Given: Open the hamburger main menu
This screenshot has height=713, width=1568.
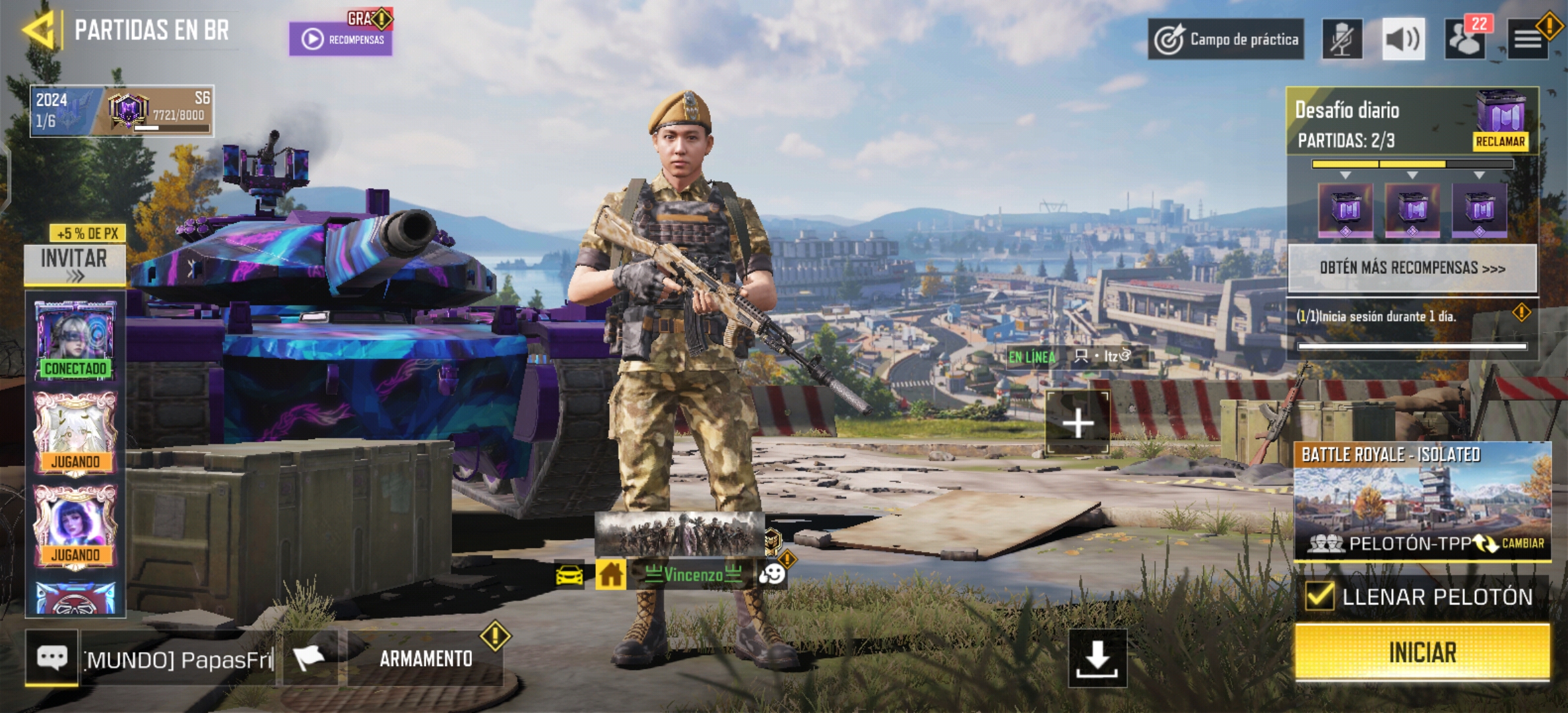Looking at the screenshot, I should pos(1527,40).
